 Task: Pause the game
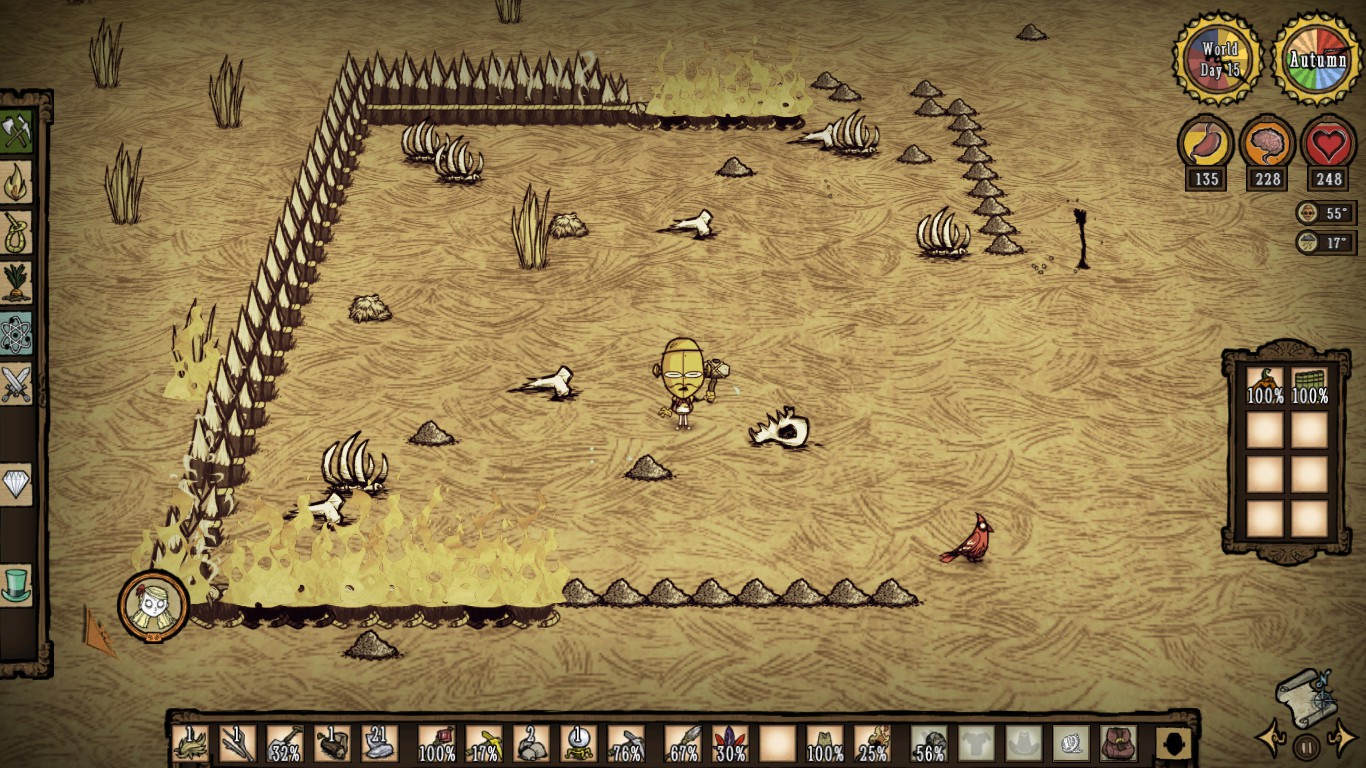(1306, 746)
